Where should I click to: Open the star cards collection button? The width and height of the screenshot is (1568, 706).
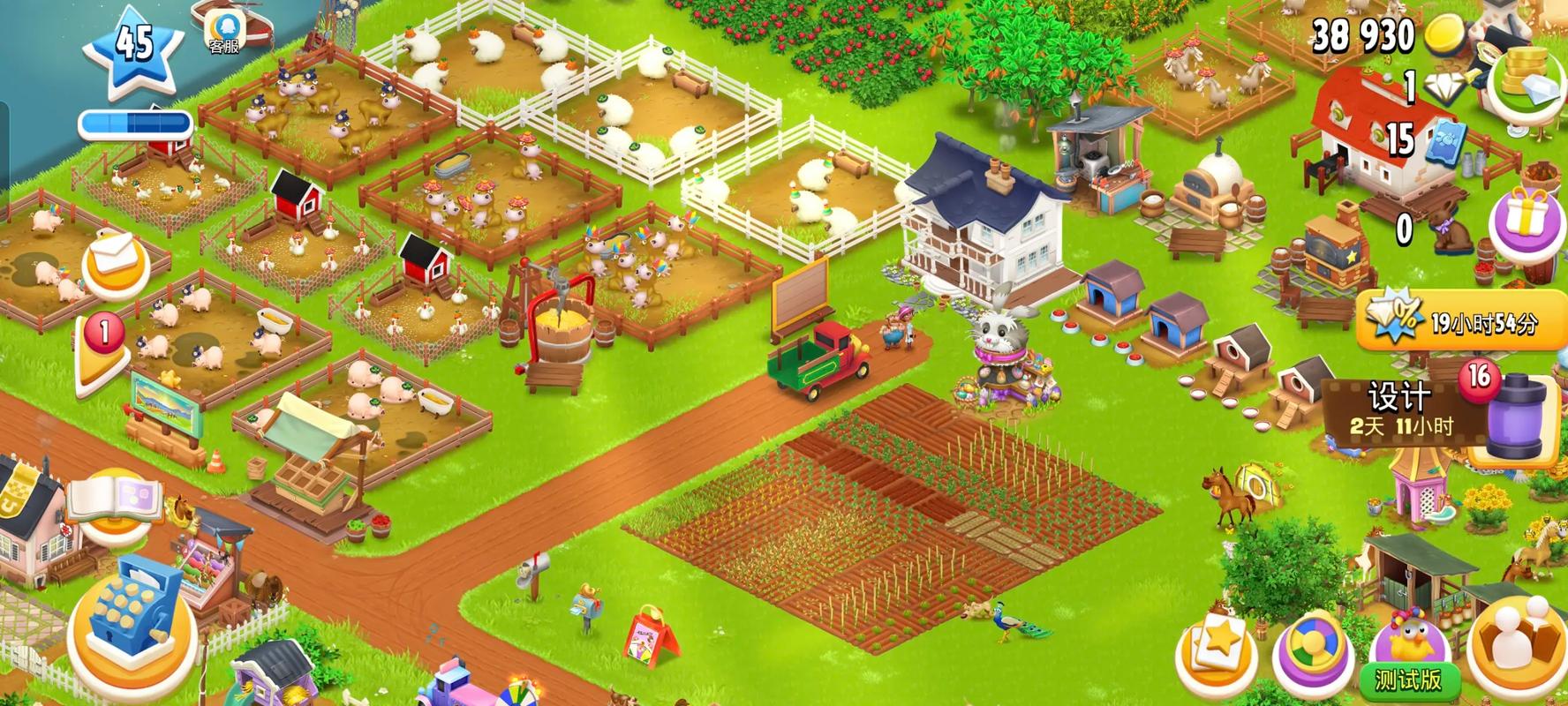pyautogui.click(x=1217, y=653)
